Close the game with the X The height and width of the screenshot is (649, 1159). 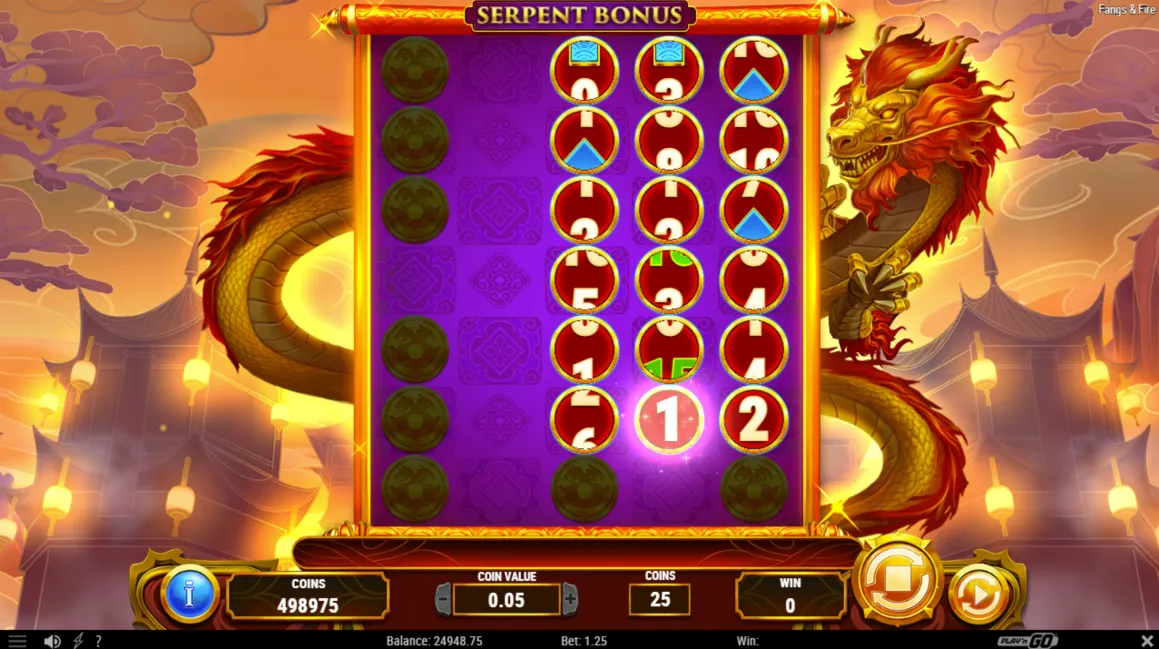tap(1147, 641)
